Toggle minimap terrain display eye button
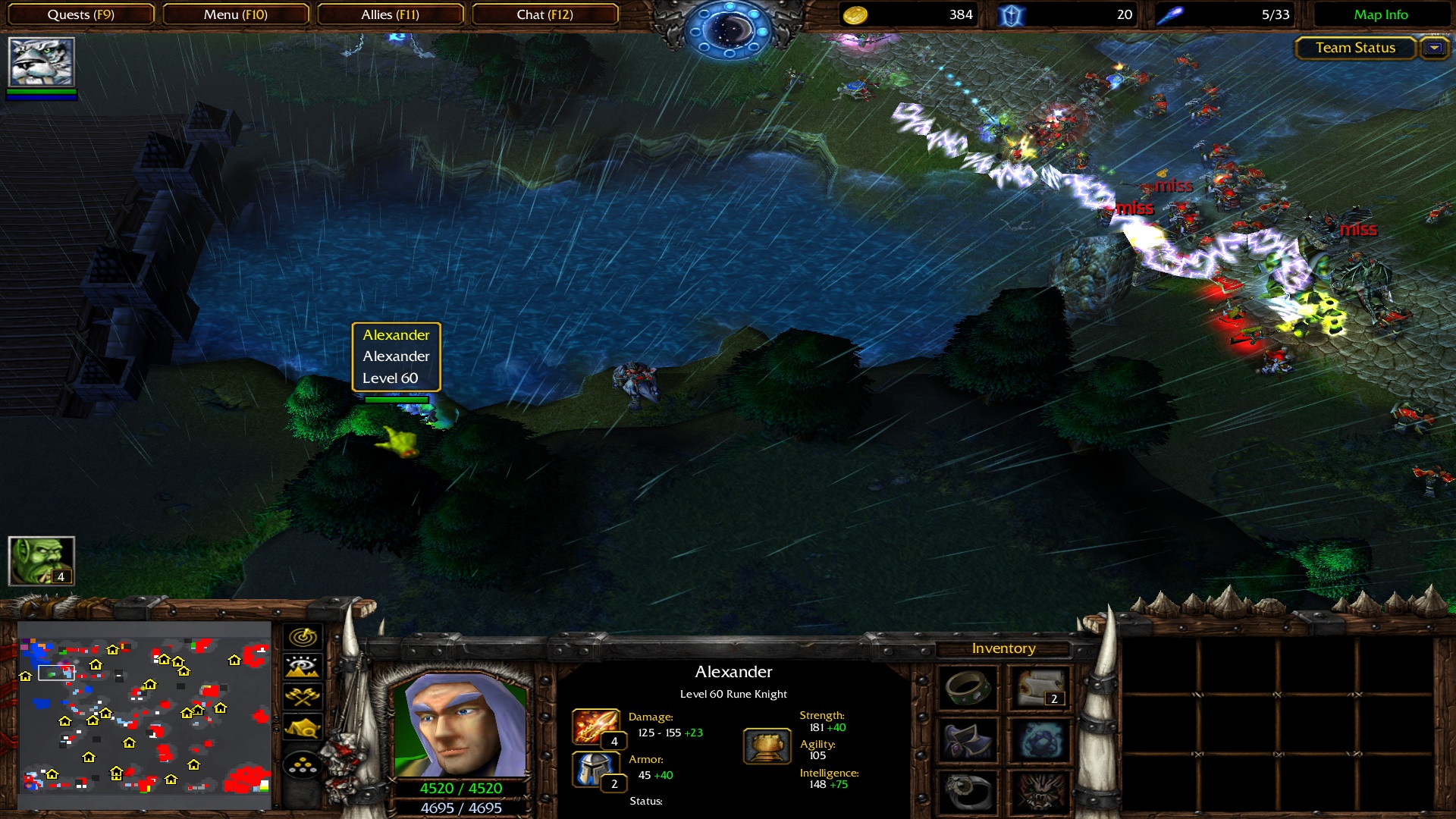 [303, 667]
